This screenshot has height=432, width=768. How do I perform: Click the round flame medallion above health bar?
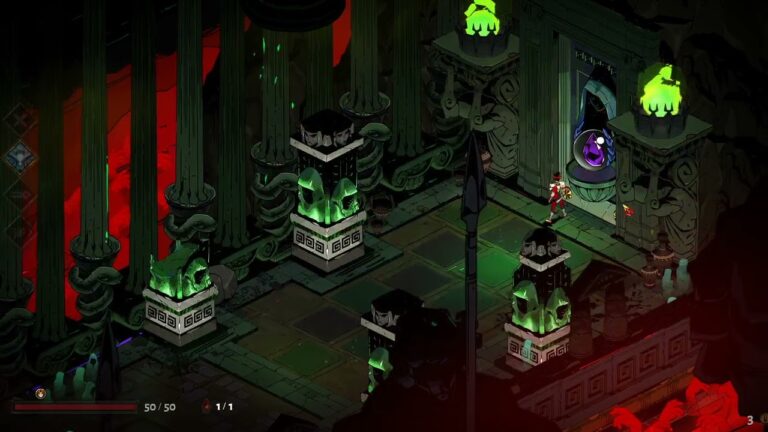41,392
